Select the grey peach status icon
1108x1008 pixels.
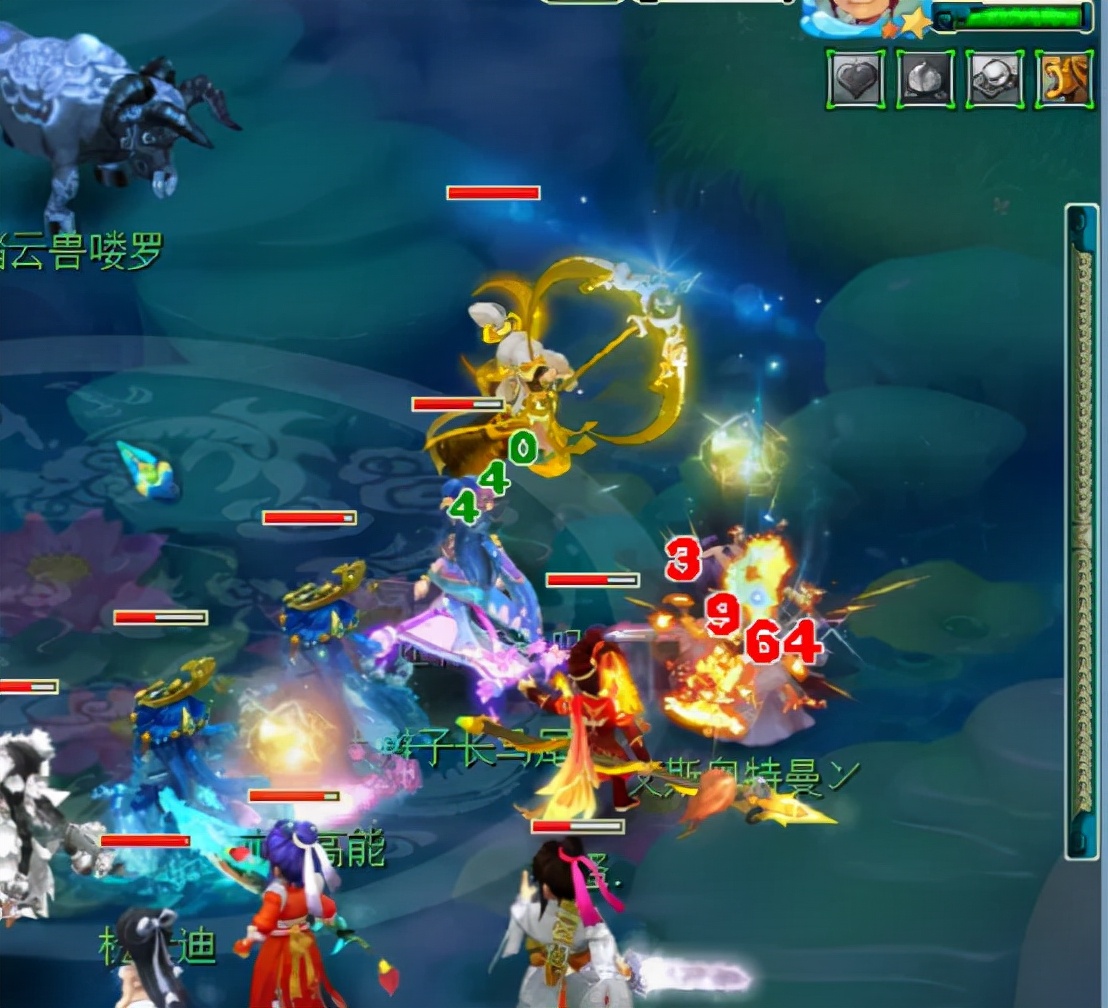(x=925, y=80)
